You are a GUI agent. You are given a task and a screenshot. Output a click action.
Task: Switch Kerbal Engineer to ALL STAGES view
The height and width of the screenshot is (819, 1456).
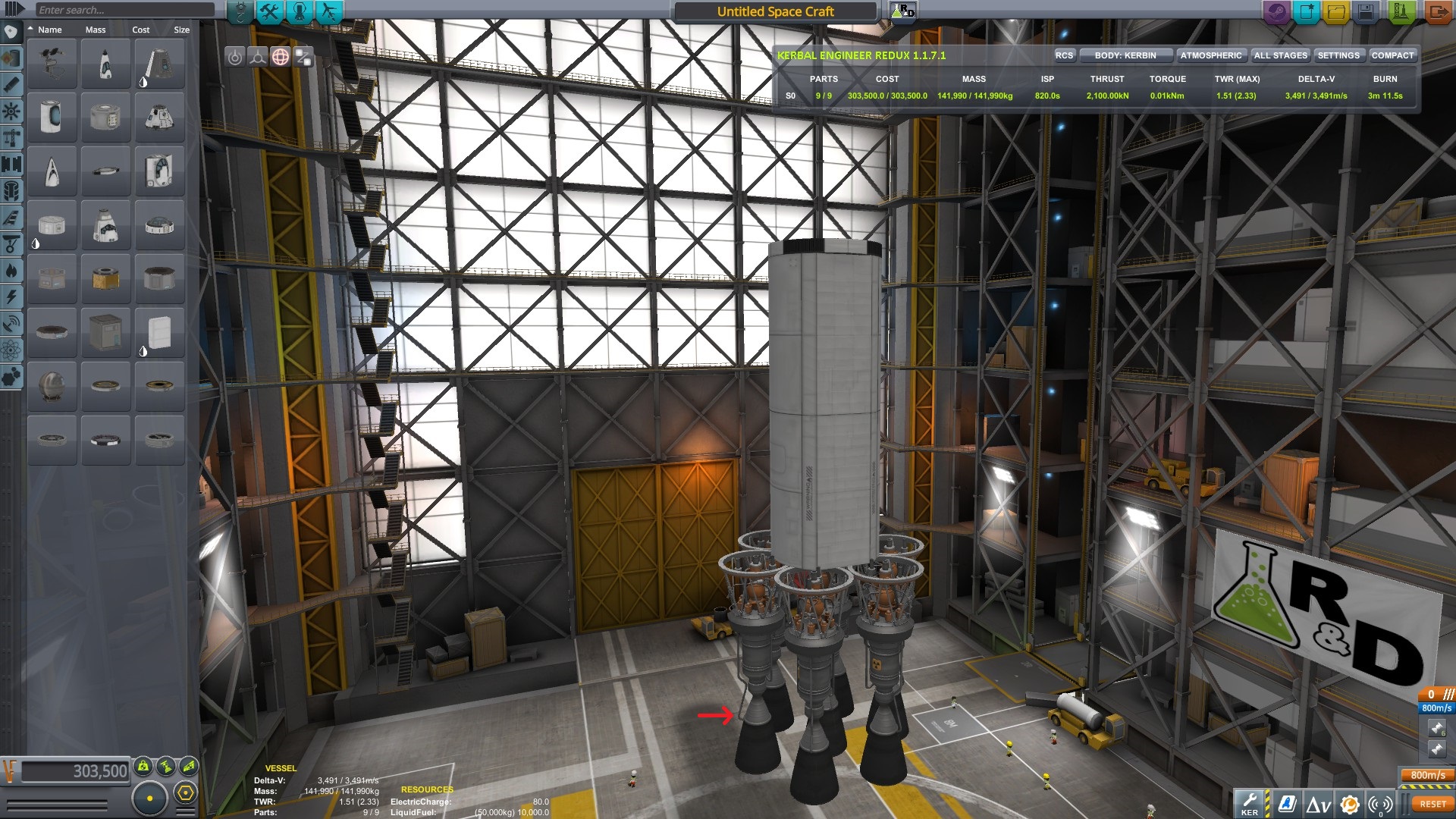(1279, 55)
